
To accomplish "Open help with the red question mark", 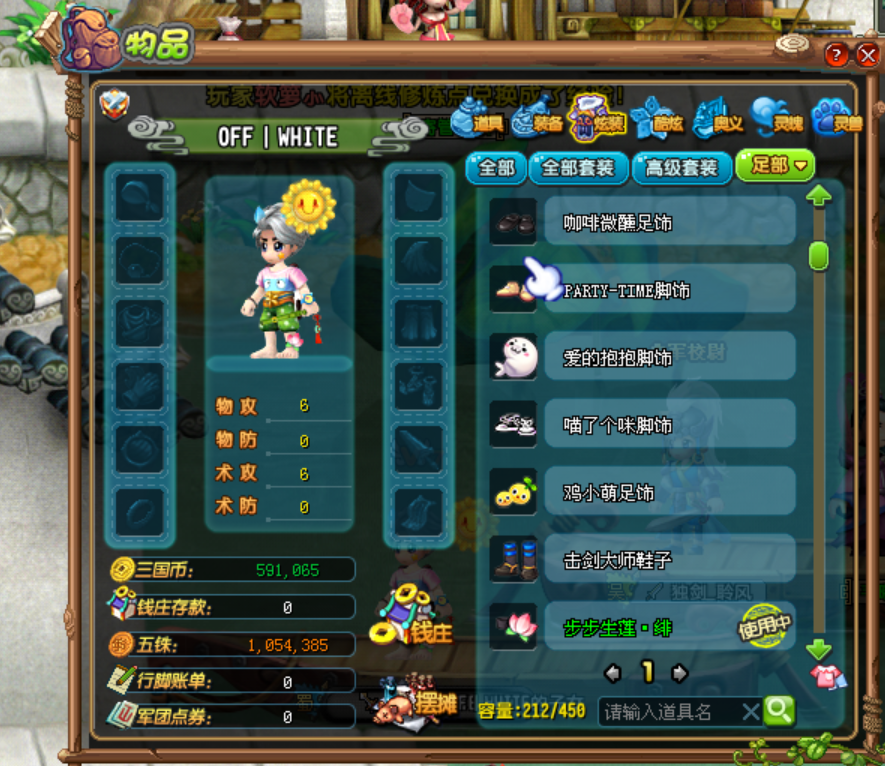I will coord(835,55).
